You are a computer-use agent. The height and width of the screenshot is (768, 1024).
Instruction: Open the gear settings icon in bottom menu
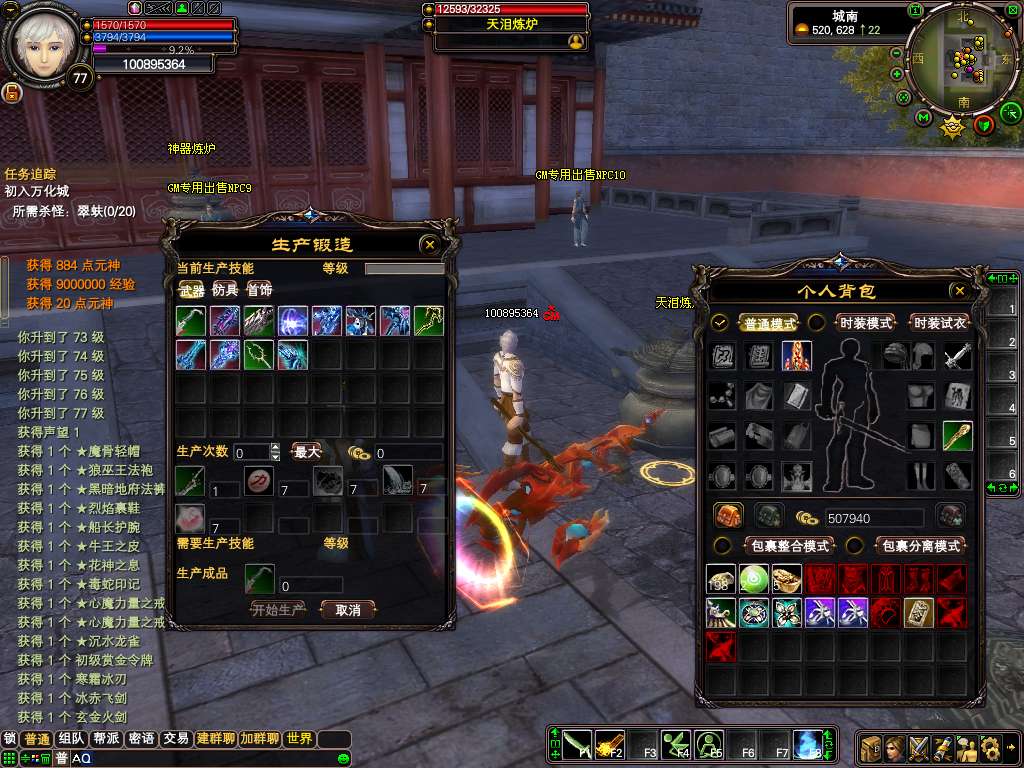click(x=990, y=747)
